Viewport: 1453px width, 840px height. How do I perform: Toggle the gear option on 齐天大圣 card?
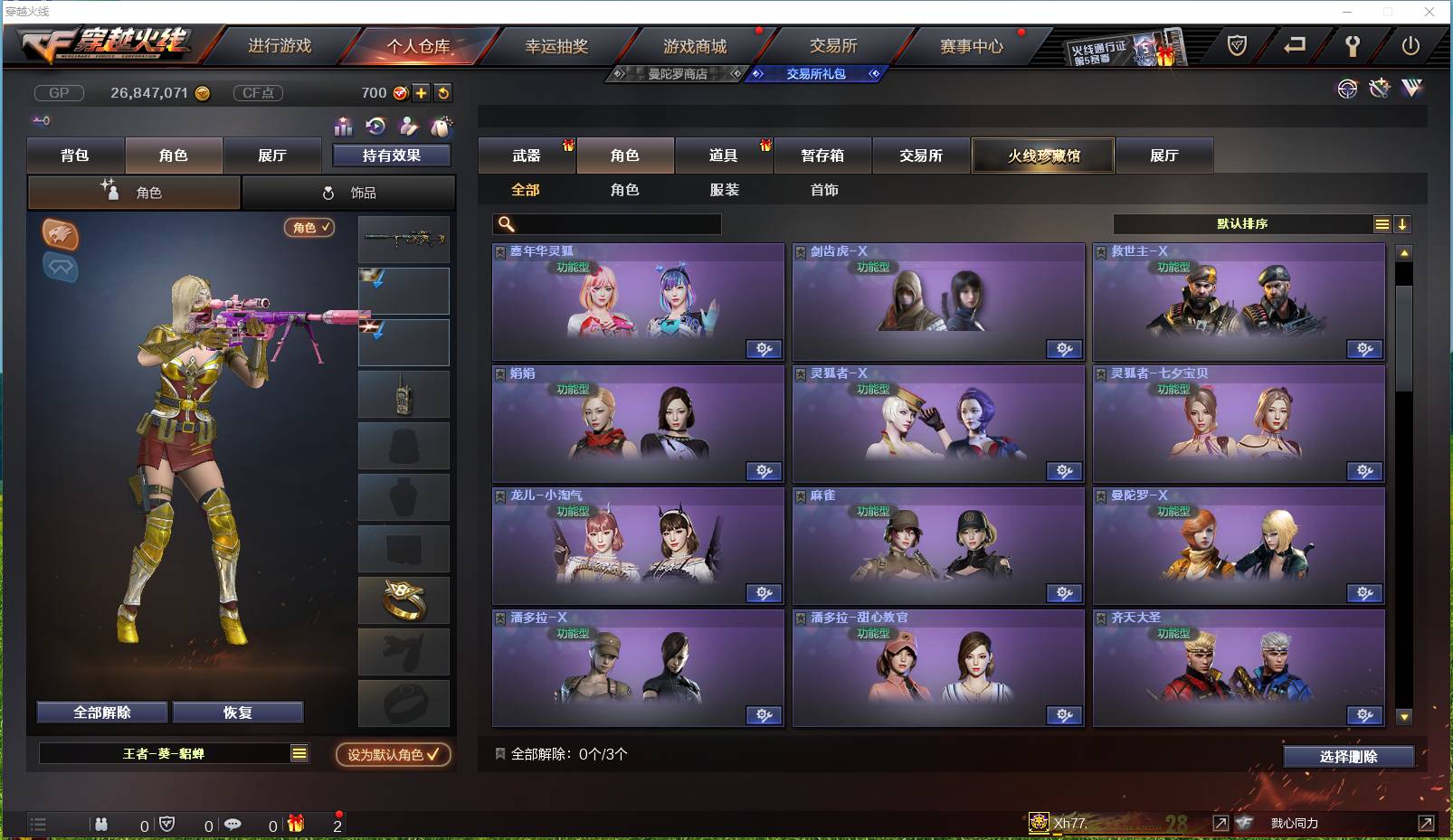point(1365,715)
